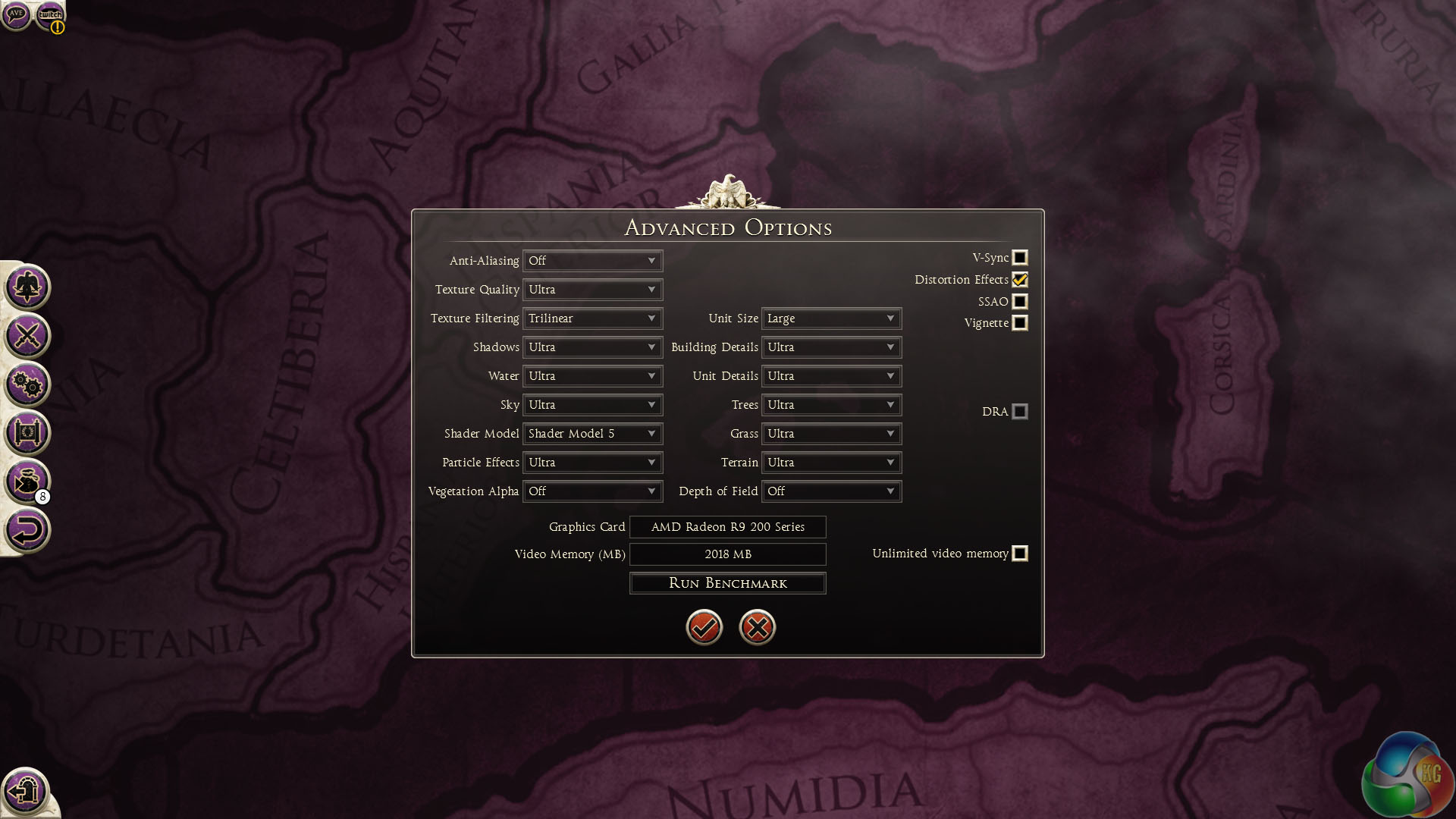
Task: Open the Anti-Aliasing dropdown
Action: 592,261
